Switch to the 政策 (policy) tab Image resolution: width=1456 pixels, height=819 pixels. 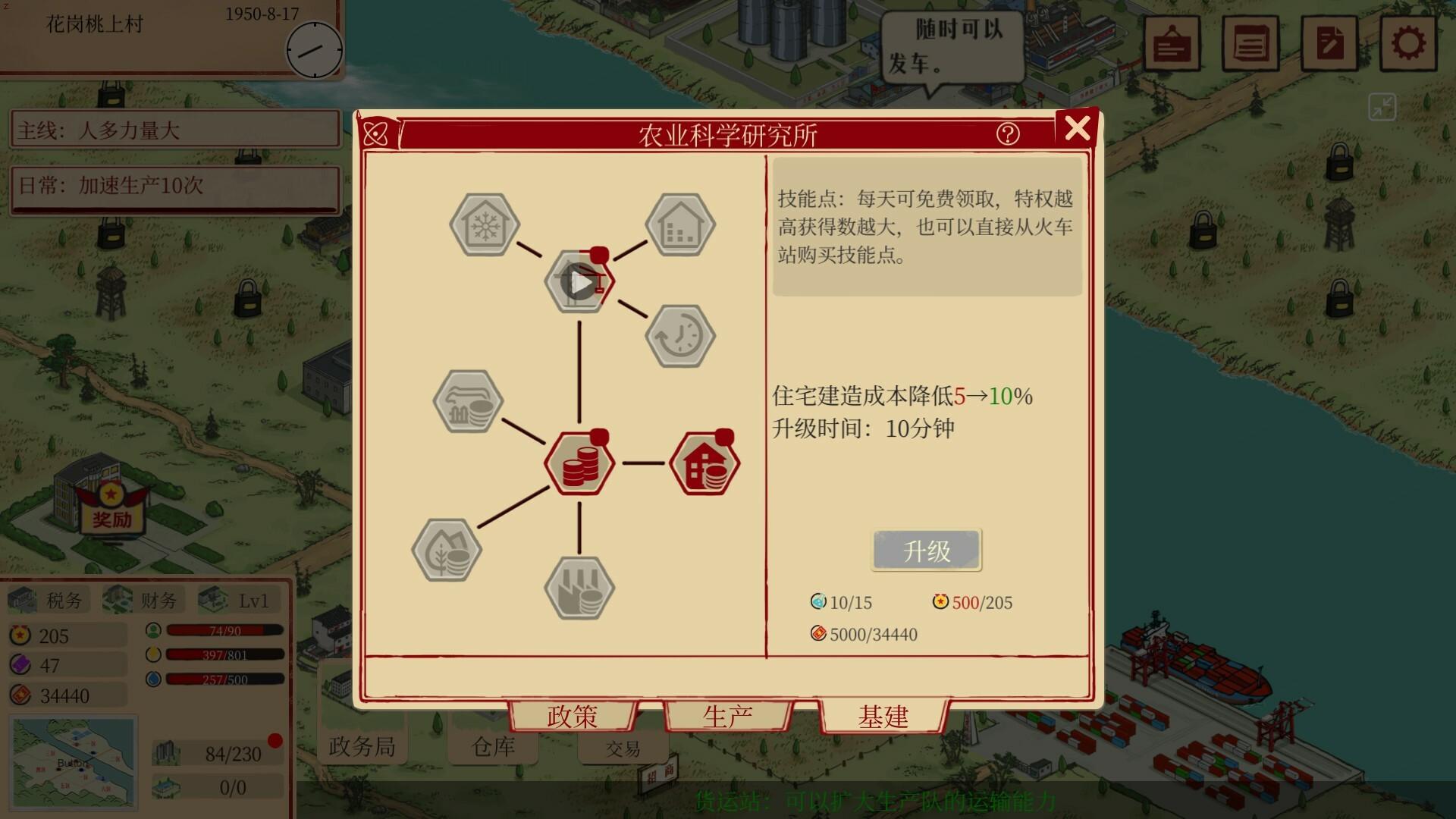pyautogui.click(x=573, y=715)
